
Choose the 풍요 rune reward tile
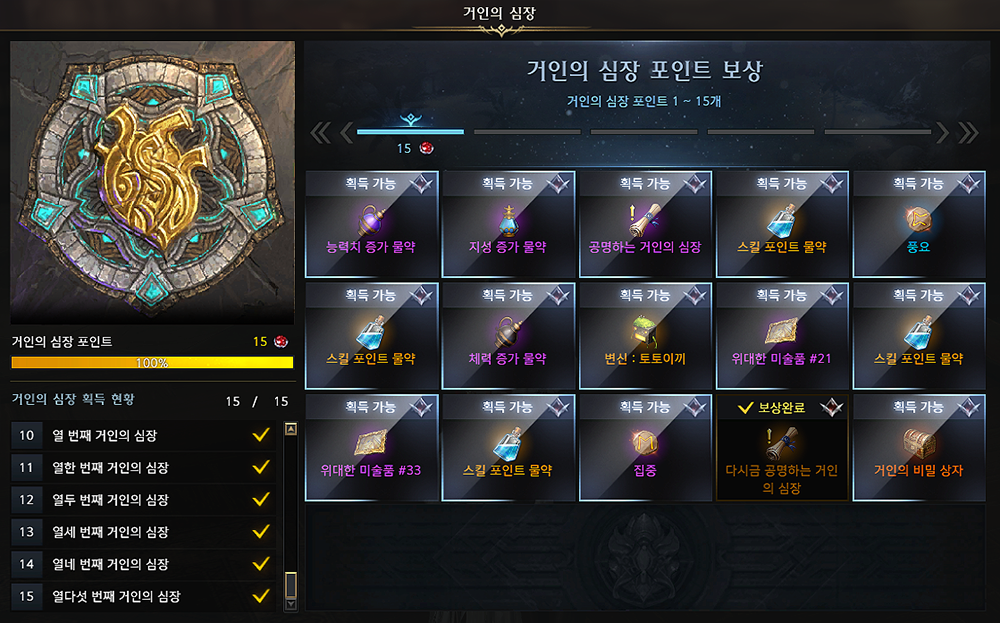click(918, 224)
